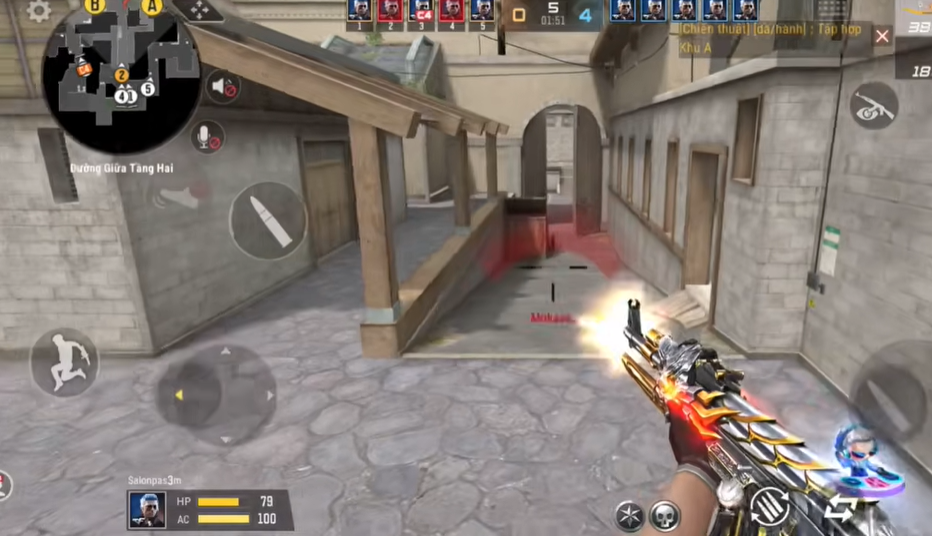Viewport: 932px width, 536px height.
Task: Tap the swap weapon arrows button
Action: click(x=838, y=510)
